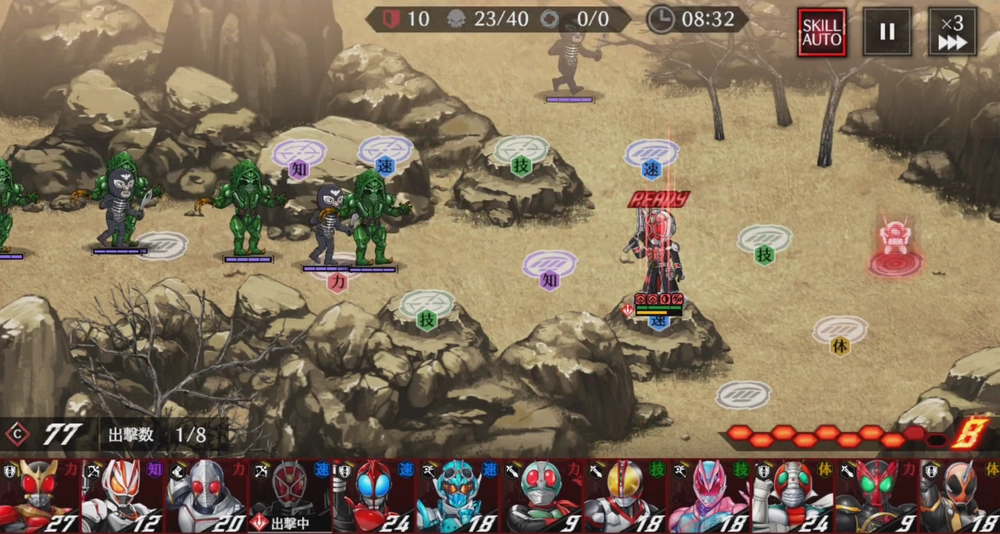
Task: Choose the yellow 体 deployment tile
Action: [x=840, y=334]
